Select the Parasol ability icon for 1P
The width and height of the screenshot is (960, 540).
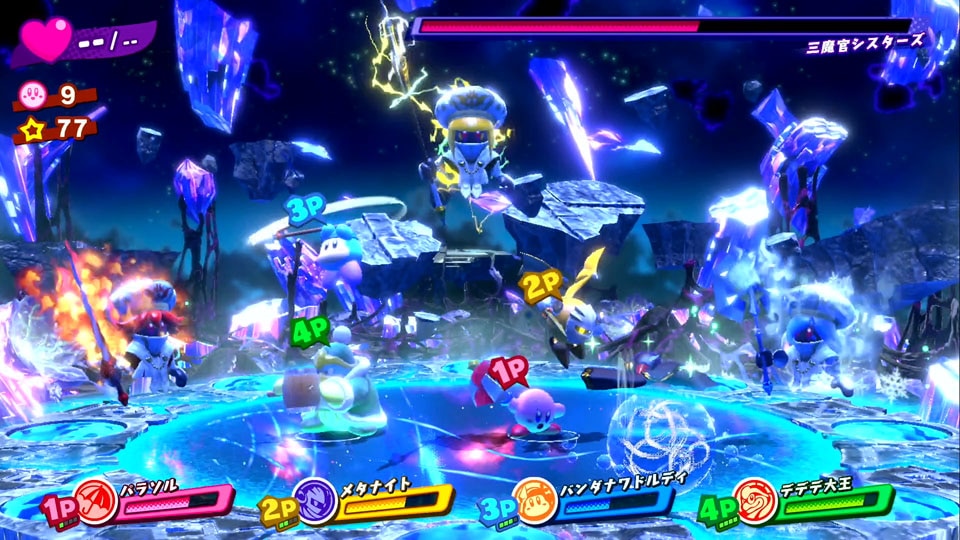tap(97, 499)
